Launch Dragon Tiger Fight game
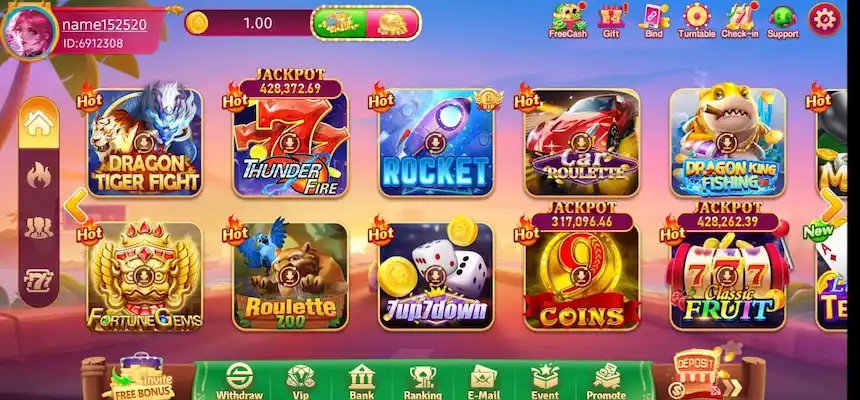 point(144,142)
